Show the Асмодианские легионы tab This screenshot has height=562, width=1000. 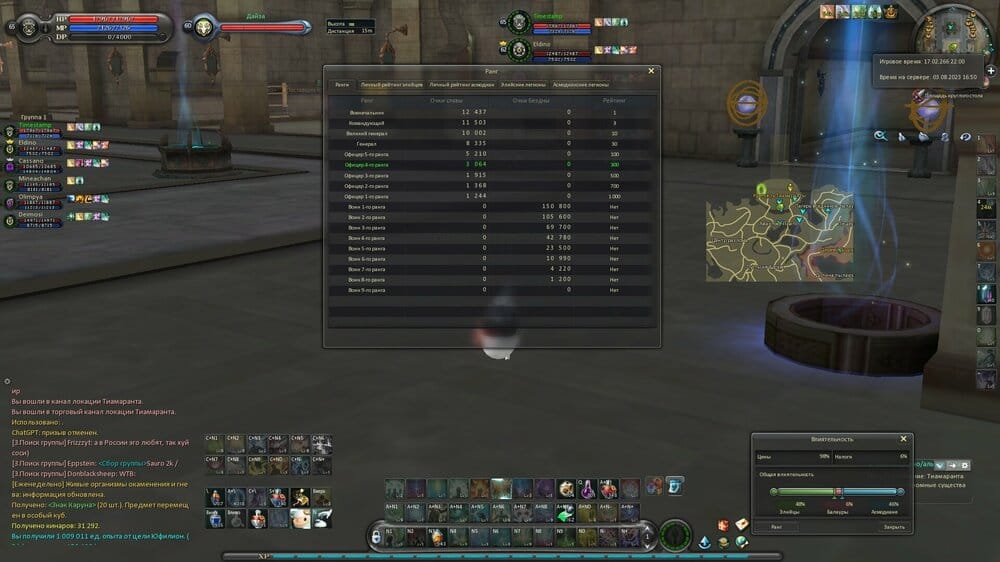coord(580,85)
